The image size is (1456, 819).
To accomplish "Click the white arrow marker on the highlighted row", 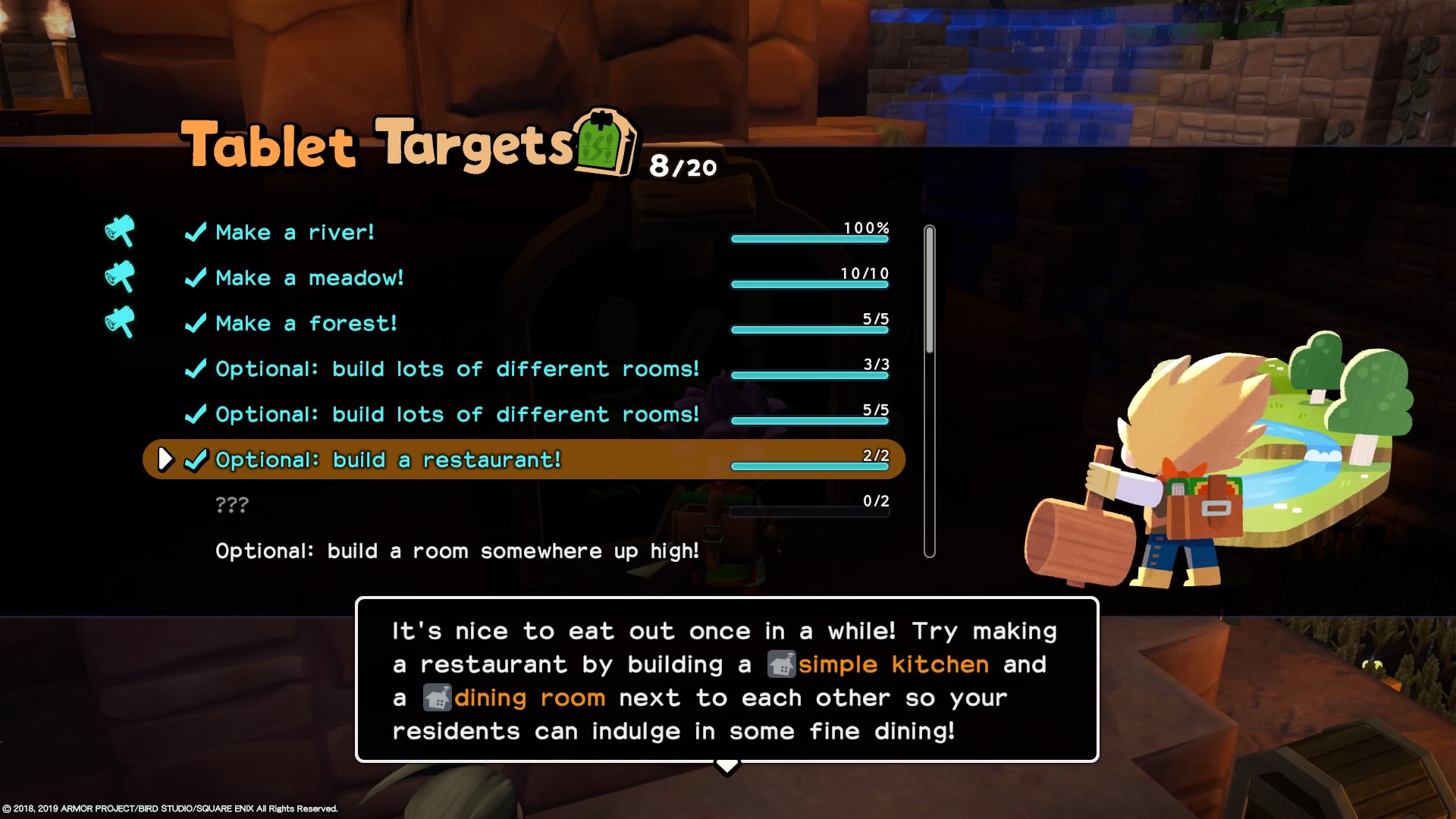I will [165, 459].
